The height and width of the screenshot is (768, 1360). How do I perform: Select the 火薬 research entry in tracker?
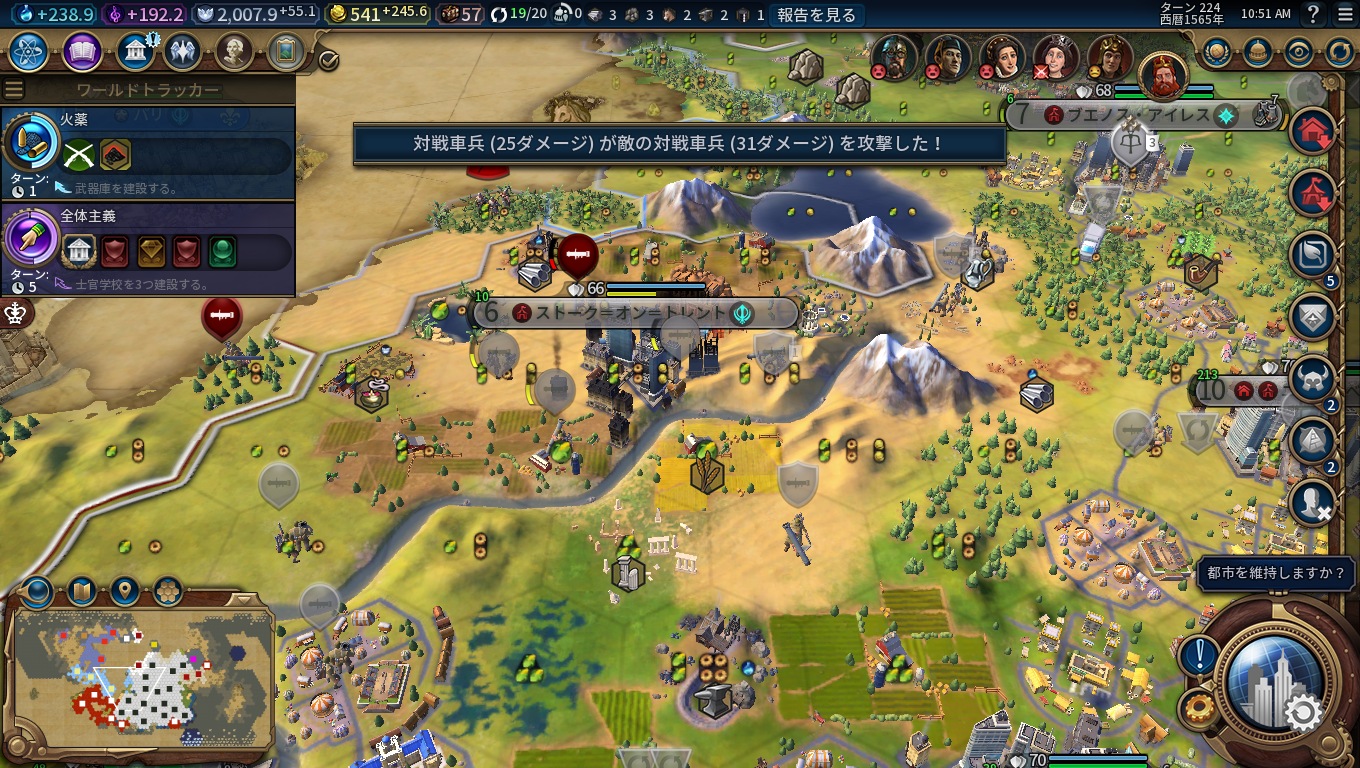(x=148, y=152)
